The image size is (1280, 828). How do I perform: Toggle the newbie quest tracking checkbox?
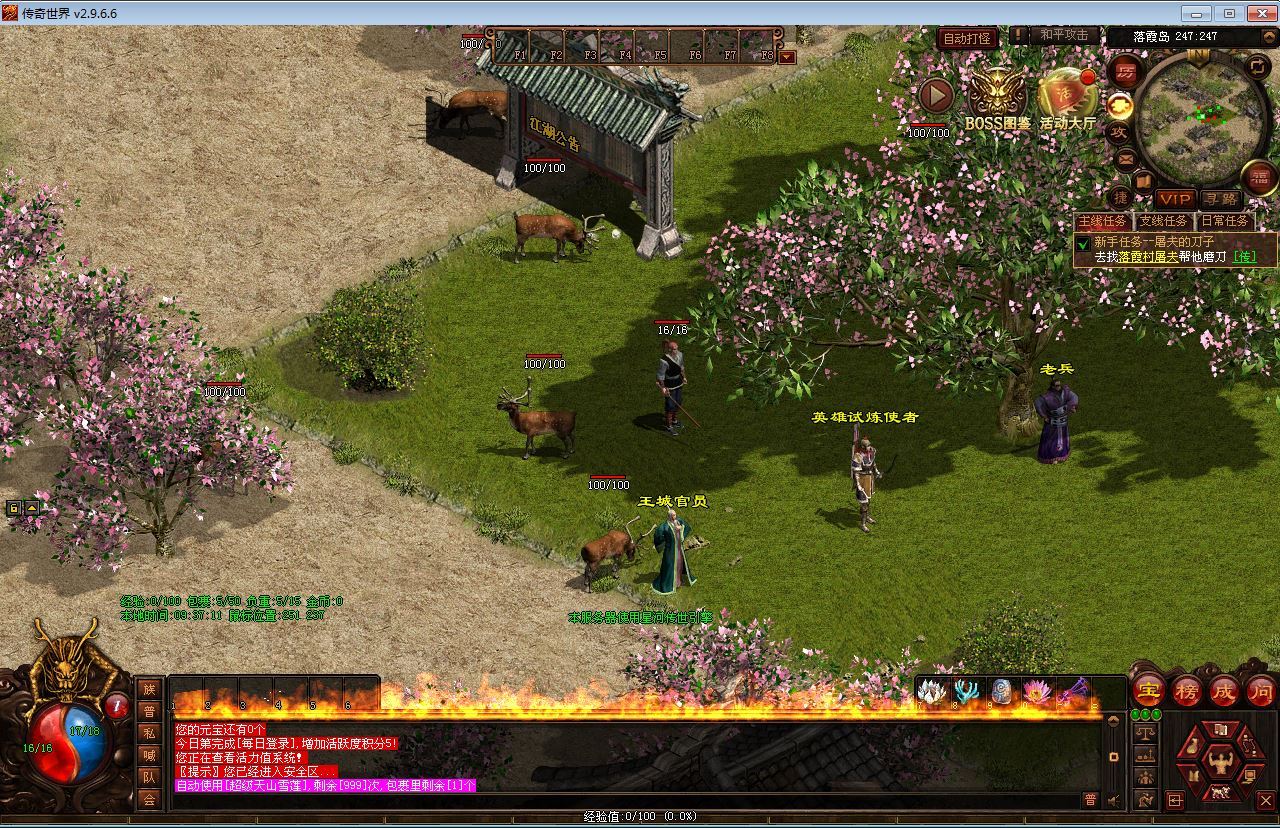(1082, 243)
